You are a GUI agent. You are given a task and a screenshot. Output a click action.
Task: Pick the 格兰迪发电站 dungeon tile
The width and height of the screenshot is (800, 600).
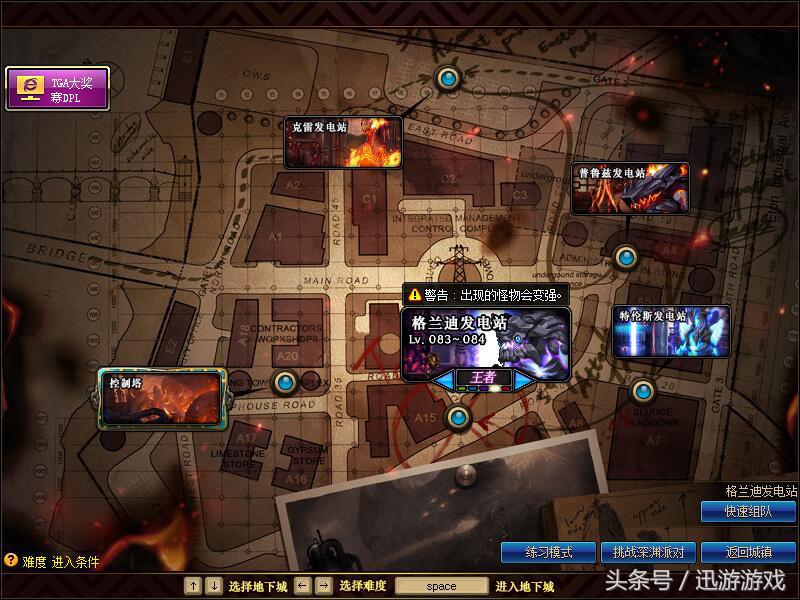point(486,340)
